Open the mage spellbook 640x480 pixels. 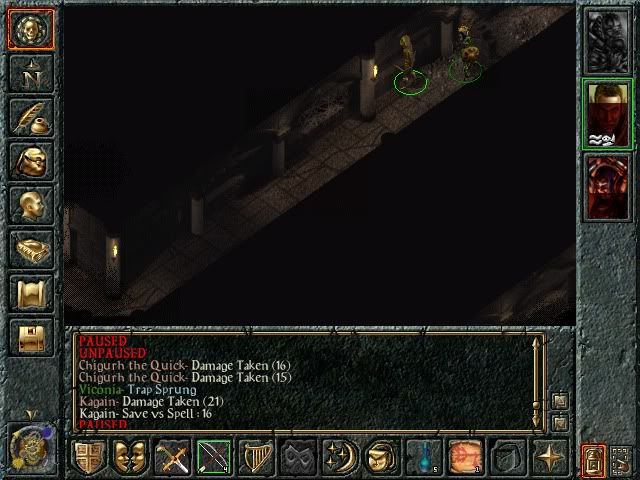click(30, 248)
